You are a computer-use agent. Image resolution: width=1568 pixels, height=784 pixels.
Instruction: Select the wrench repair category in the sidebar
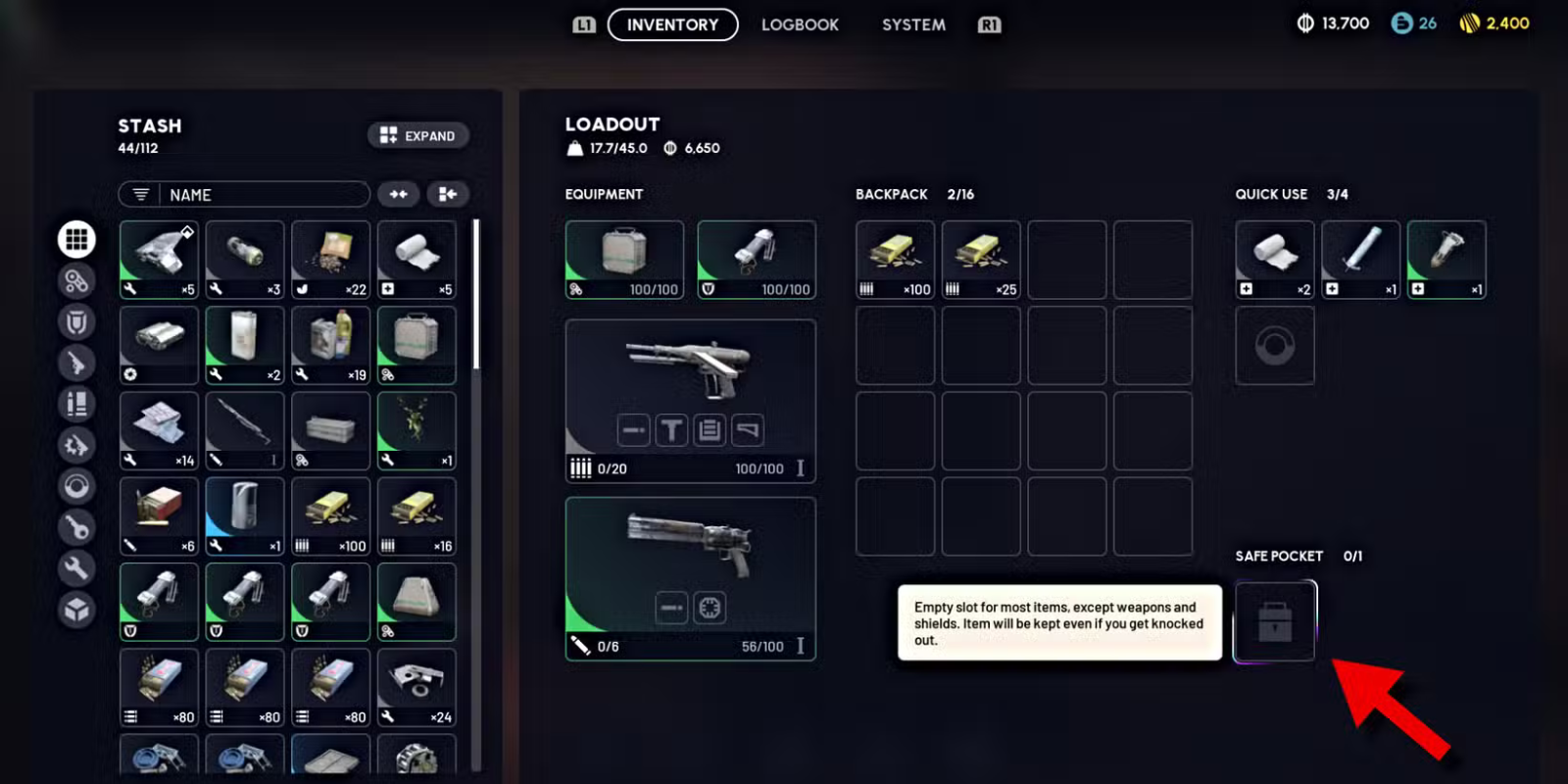[x=77, y=568]
